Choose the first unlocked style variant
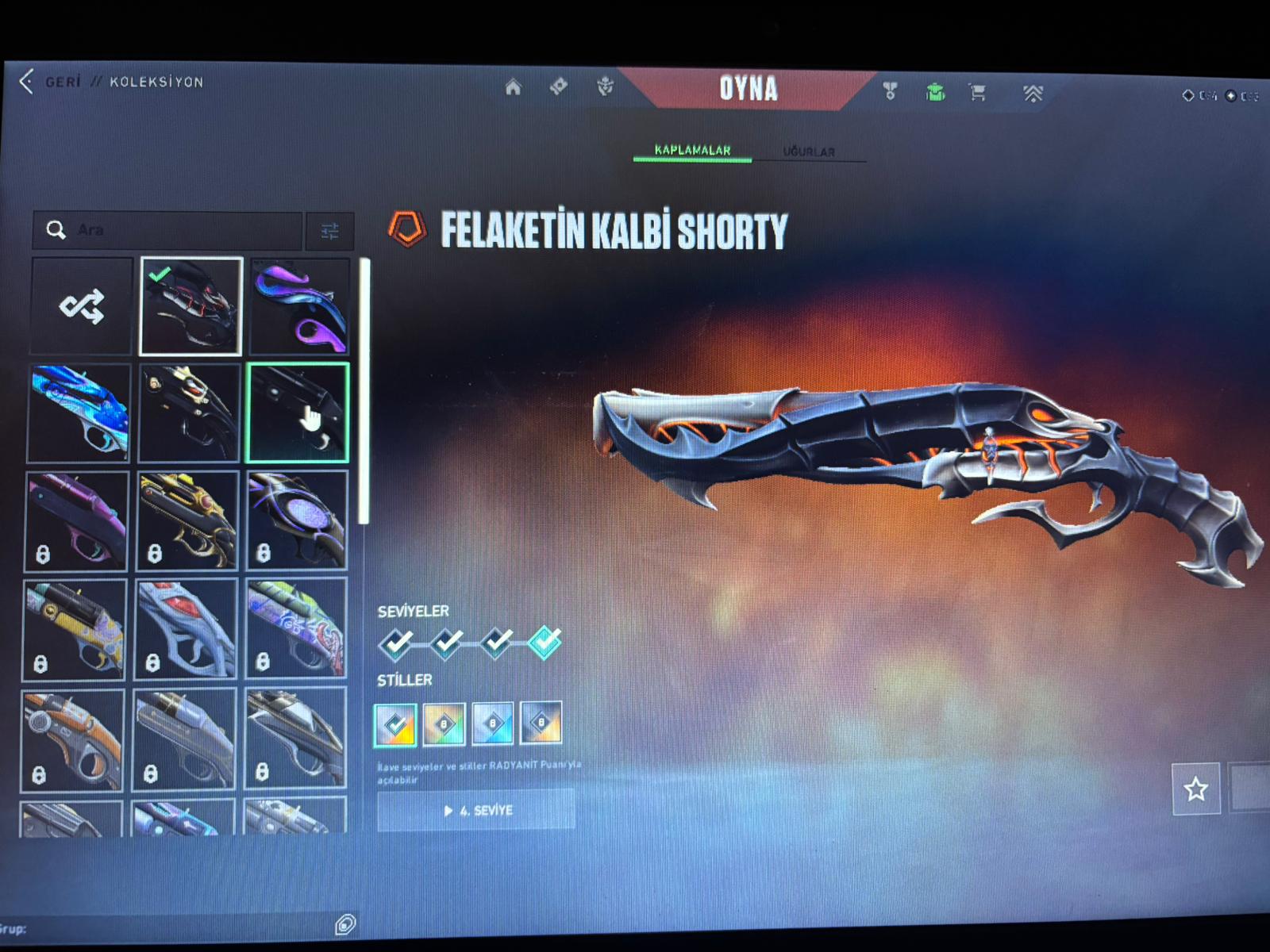This screenshot has height=952, width=1270. click(395, 724)
